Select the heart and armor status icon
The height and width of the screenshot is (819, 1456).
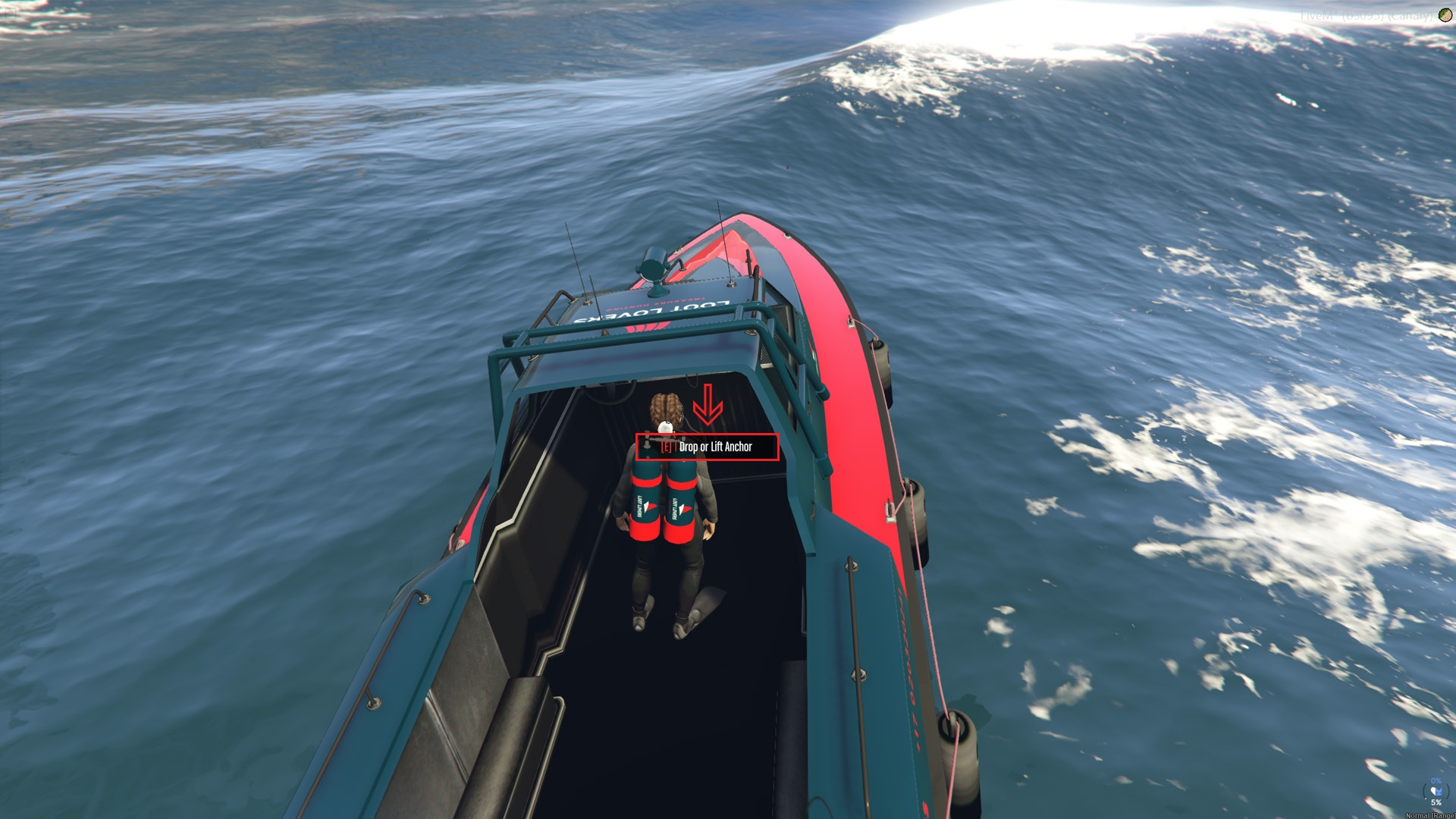point(1436,792)
